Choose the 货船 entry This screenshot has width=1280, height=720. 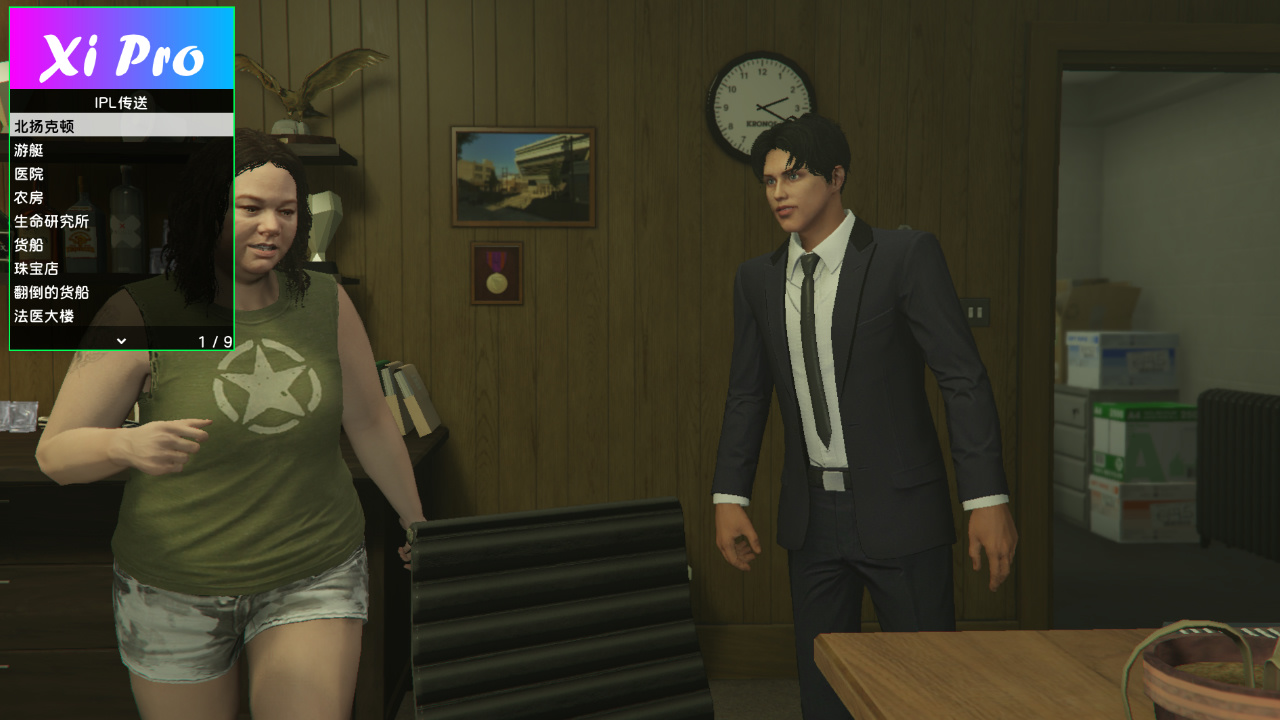(x=121, y=245)
